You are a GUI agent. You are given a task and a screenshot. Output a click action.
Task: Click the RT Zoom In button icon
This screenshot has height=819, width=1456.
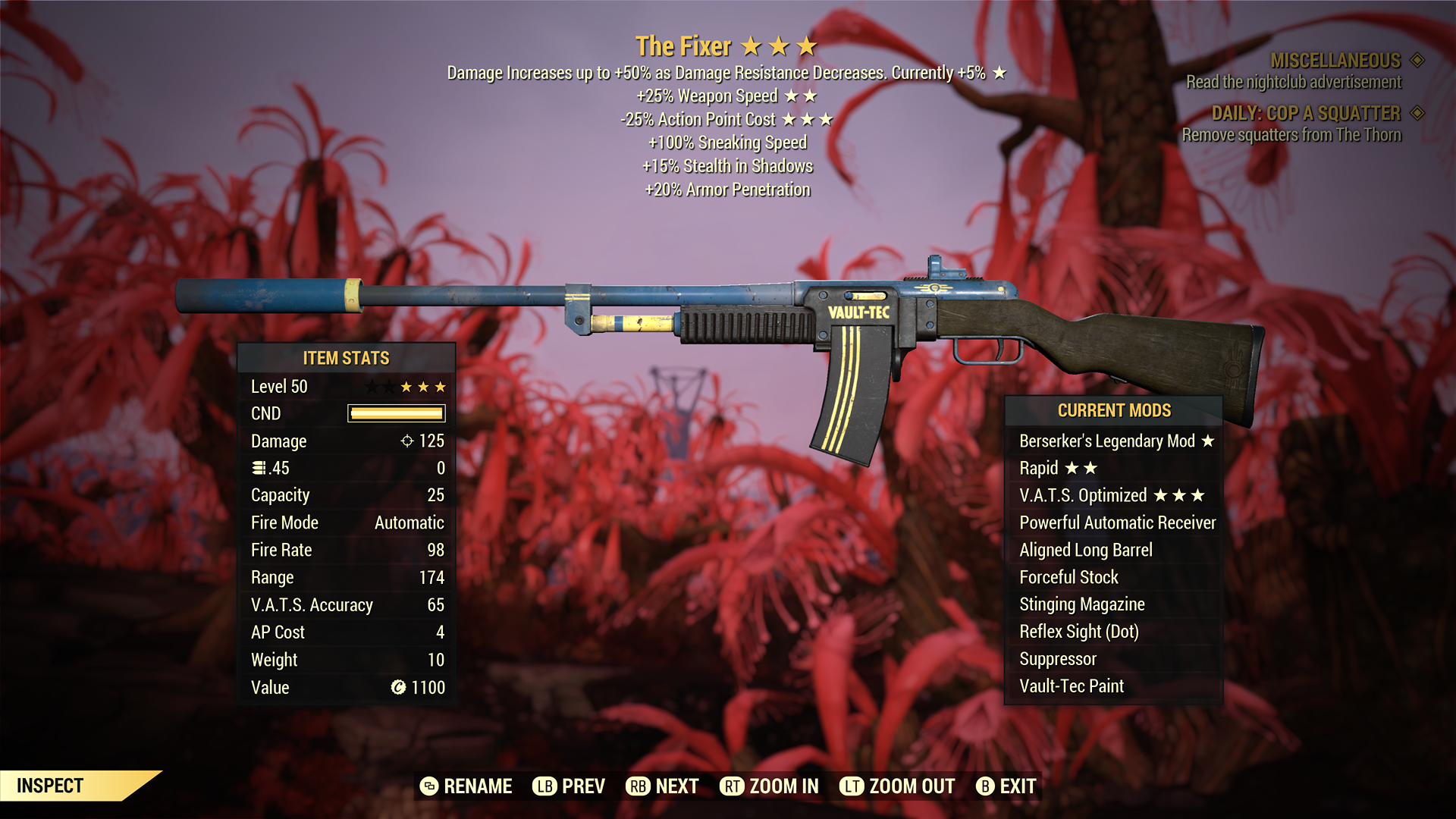point(732,786)
